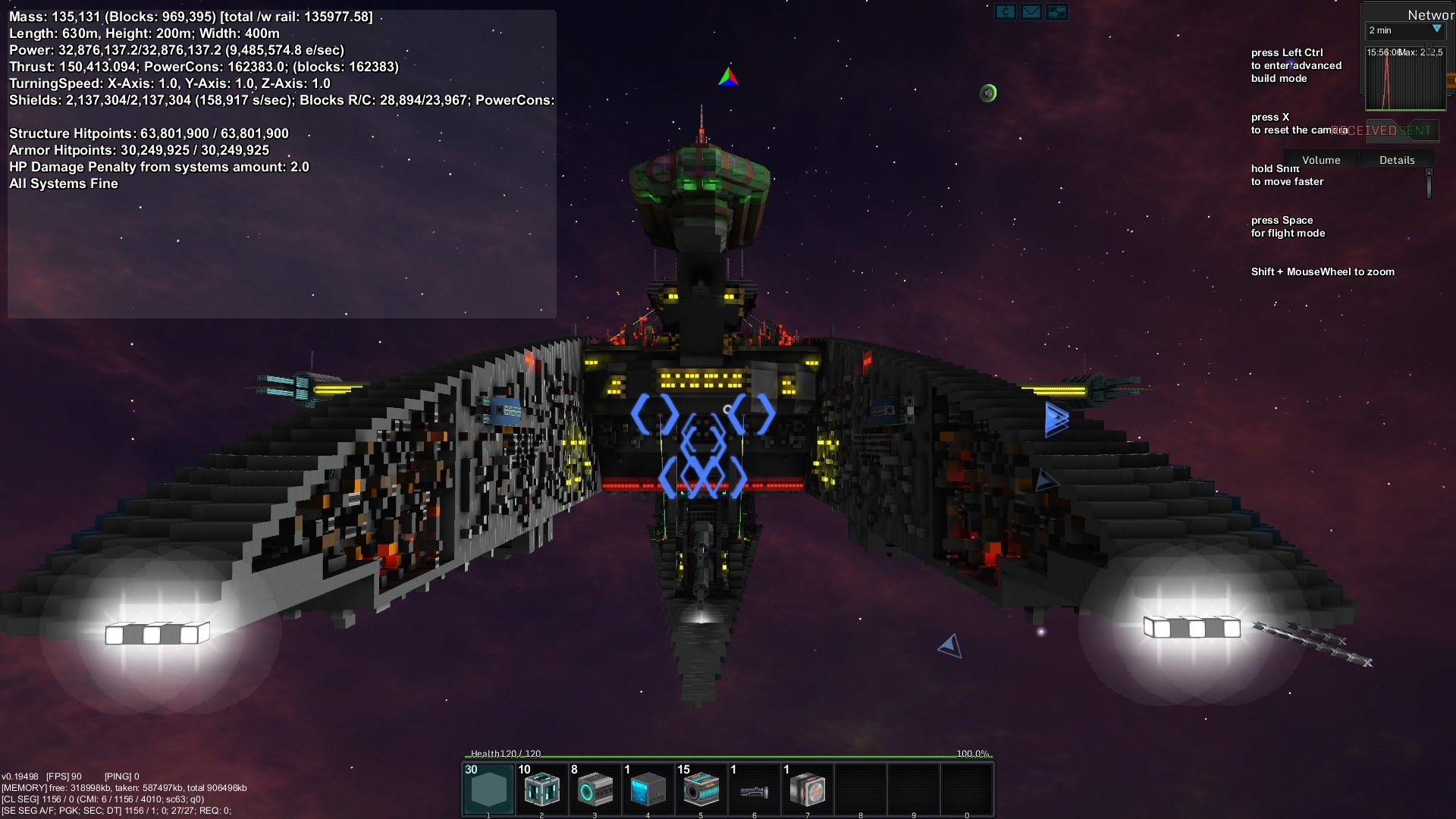Choose the cyan-striped block with count 10

tap(541, 789)
